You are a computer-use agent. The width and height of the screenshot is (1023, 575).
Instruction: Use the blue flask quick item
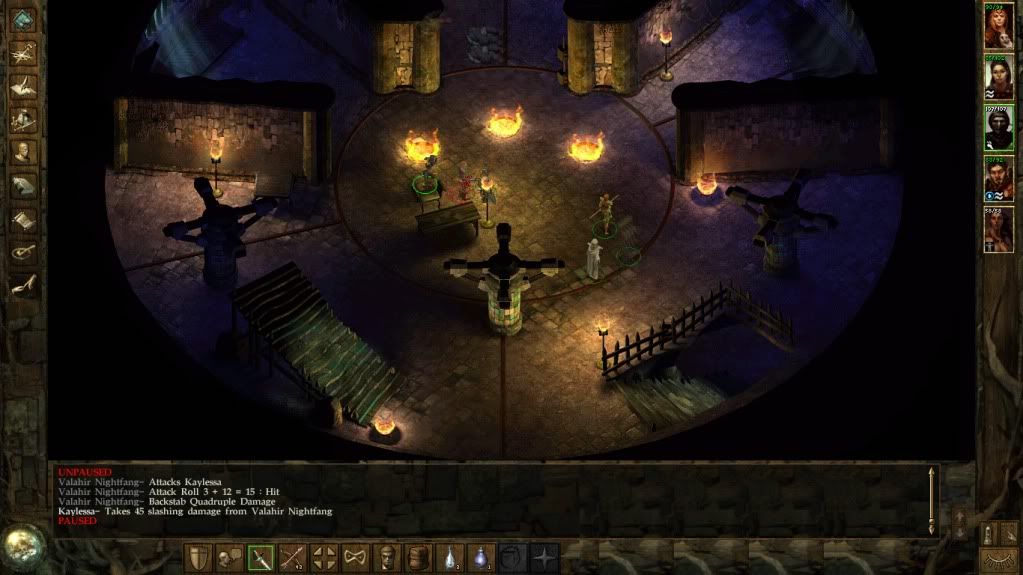click(481, 557)
